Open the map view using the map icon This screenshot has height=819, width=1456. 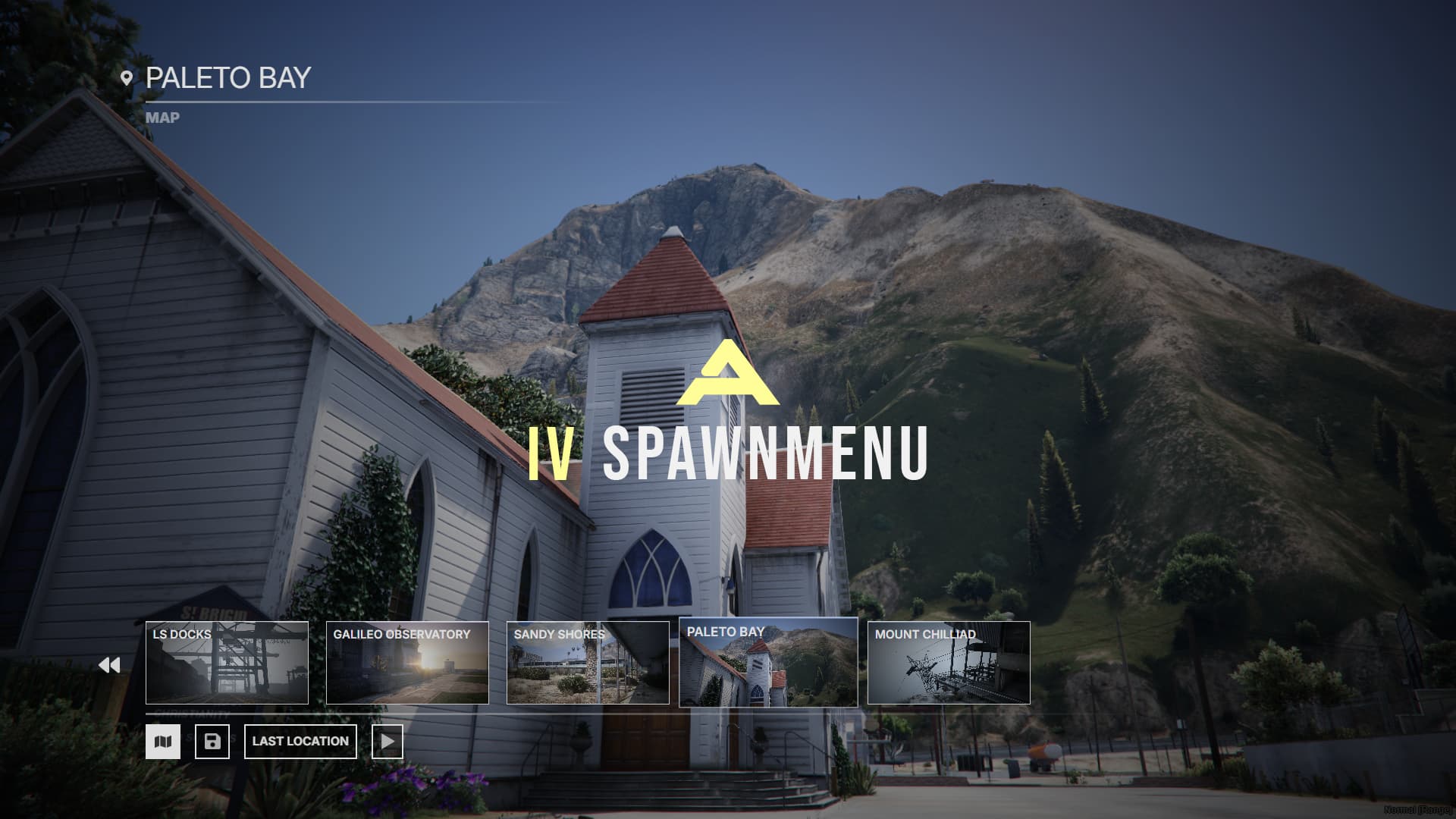click(x=165, y=741)
